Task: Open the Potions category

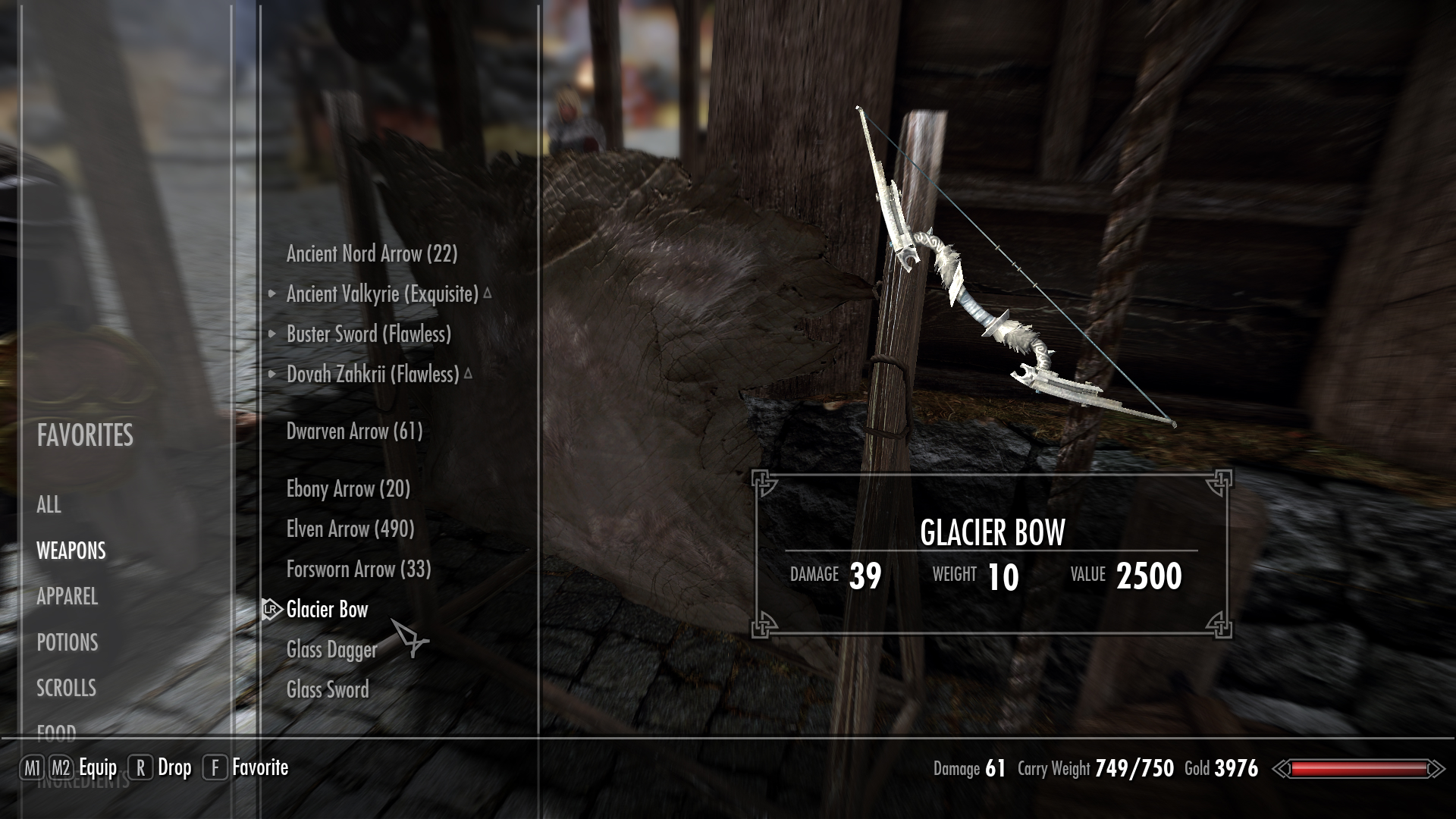Action: pyautogui.click(x=67, y=643)
